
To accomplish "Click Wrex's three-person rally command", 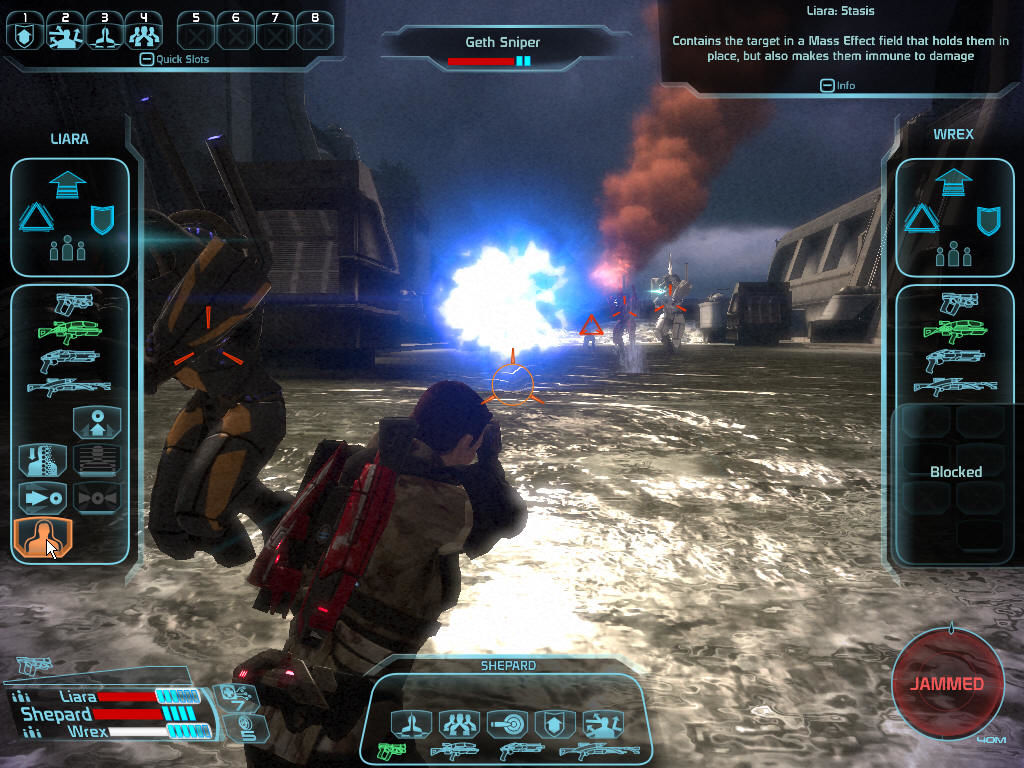I will click(953, 253).
